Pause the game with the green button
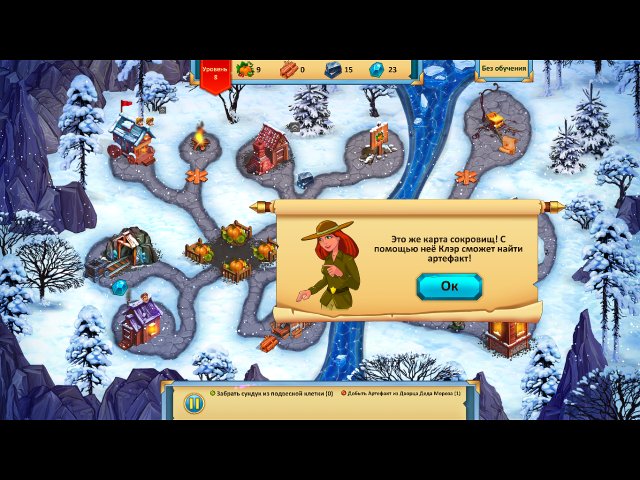 194,403
